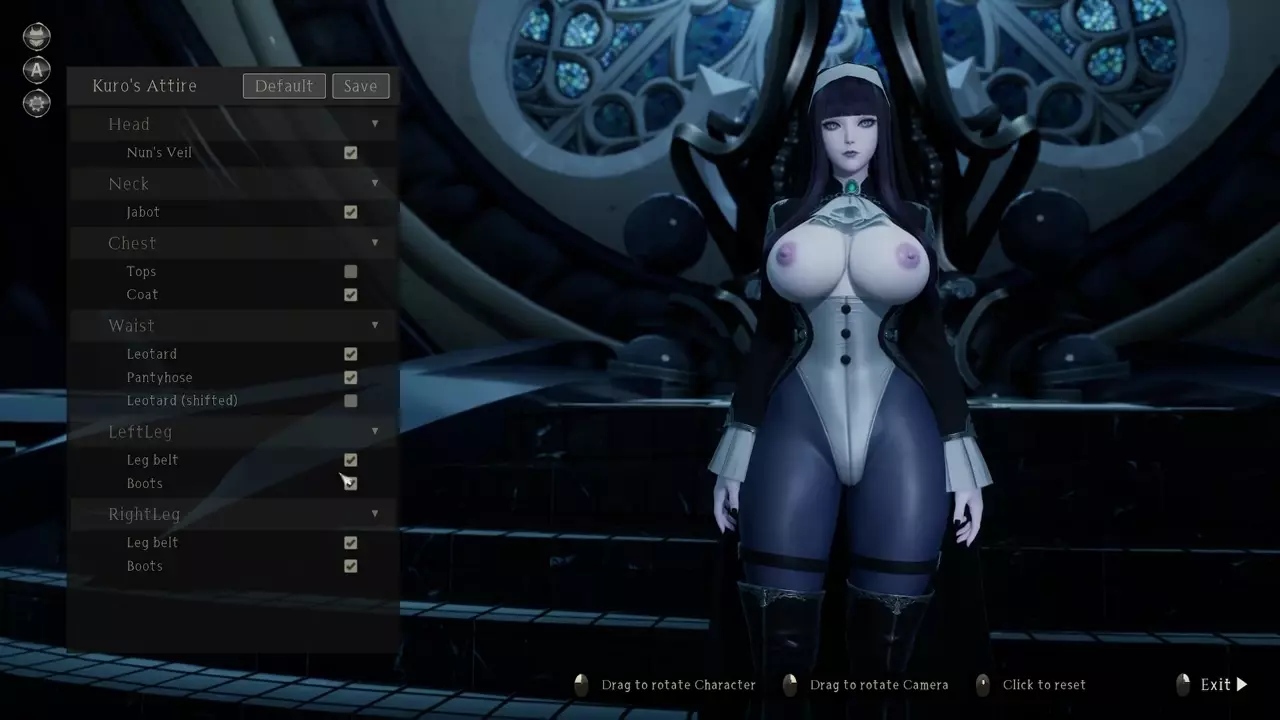Toggle Leg belt under RightLeg

click(x=351, y=543)
